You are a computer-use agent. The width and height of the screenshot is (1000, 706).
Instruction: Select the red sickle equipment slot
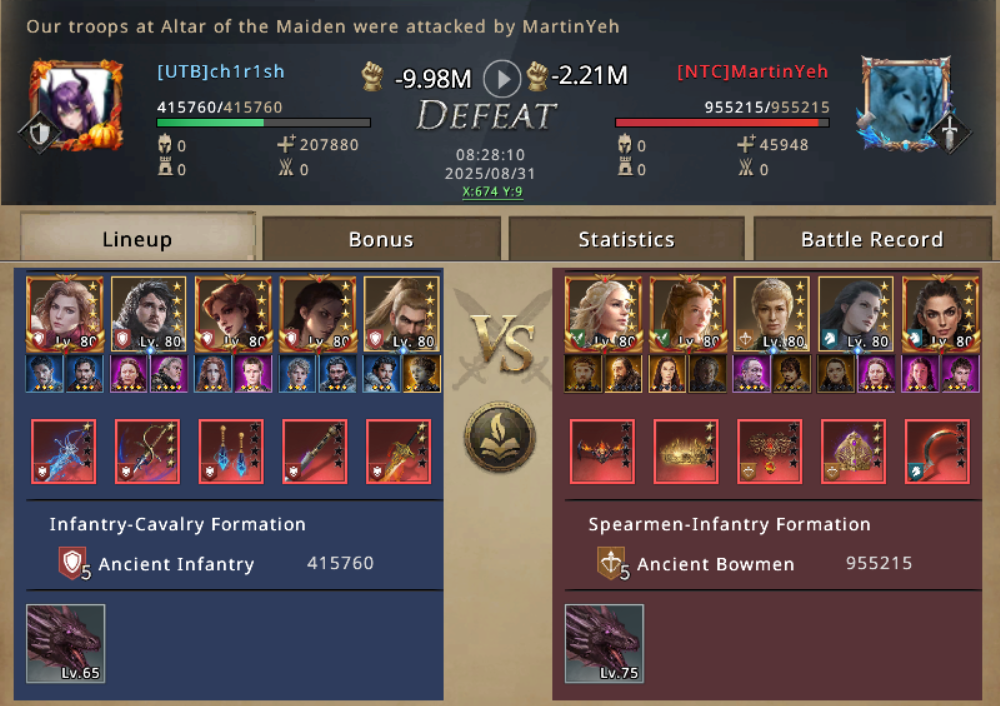(x=937, y=452)
